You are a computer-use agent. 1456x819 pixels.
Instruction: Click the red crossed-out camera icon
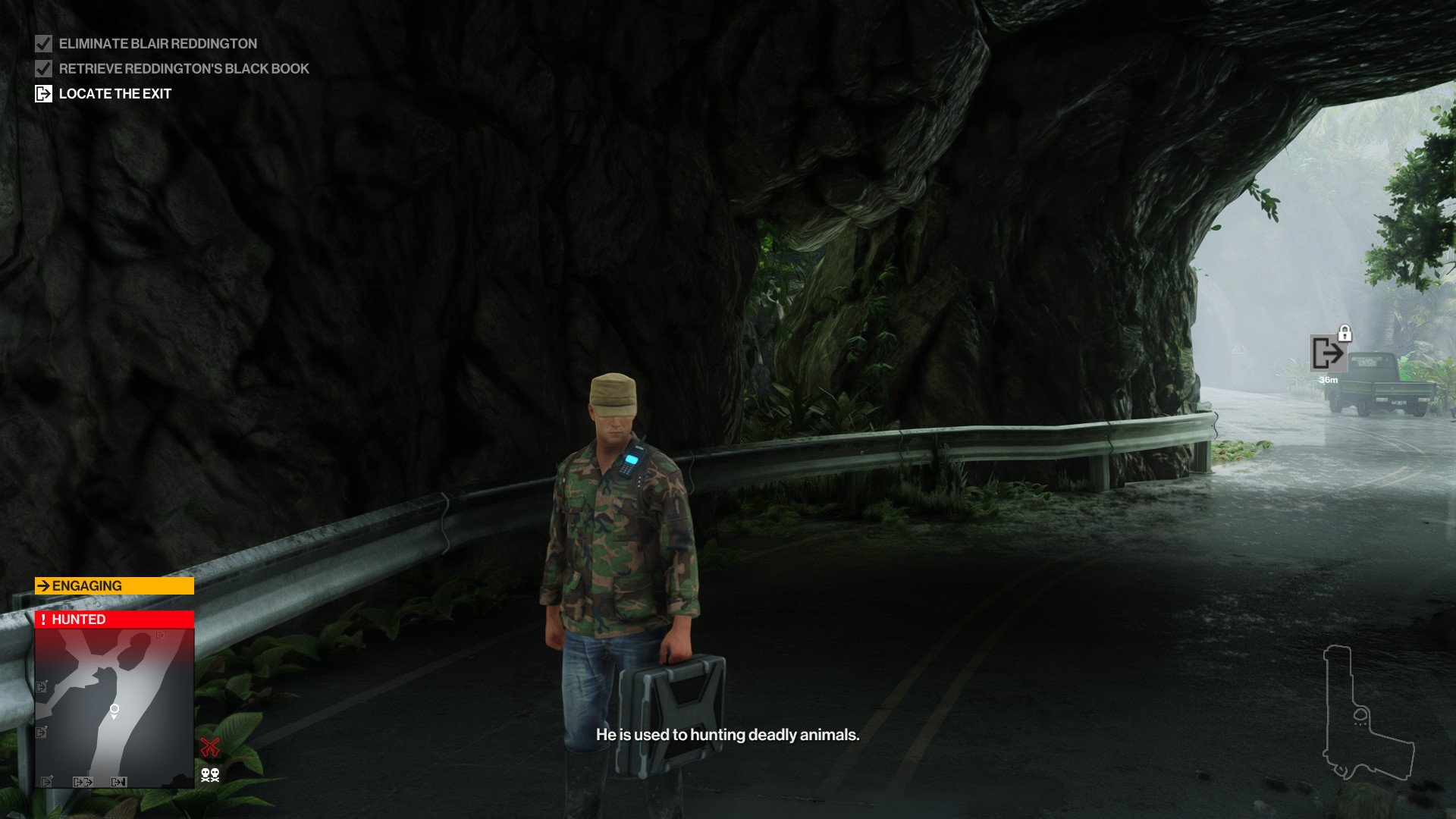(210, 747)
